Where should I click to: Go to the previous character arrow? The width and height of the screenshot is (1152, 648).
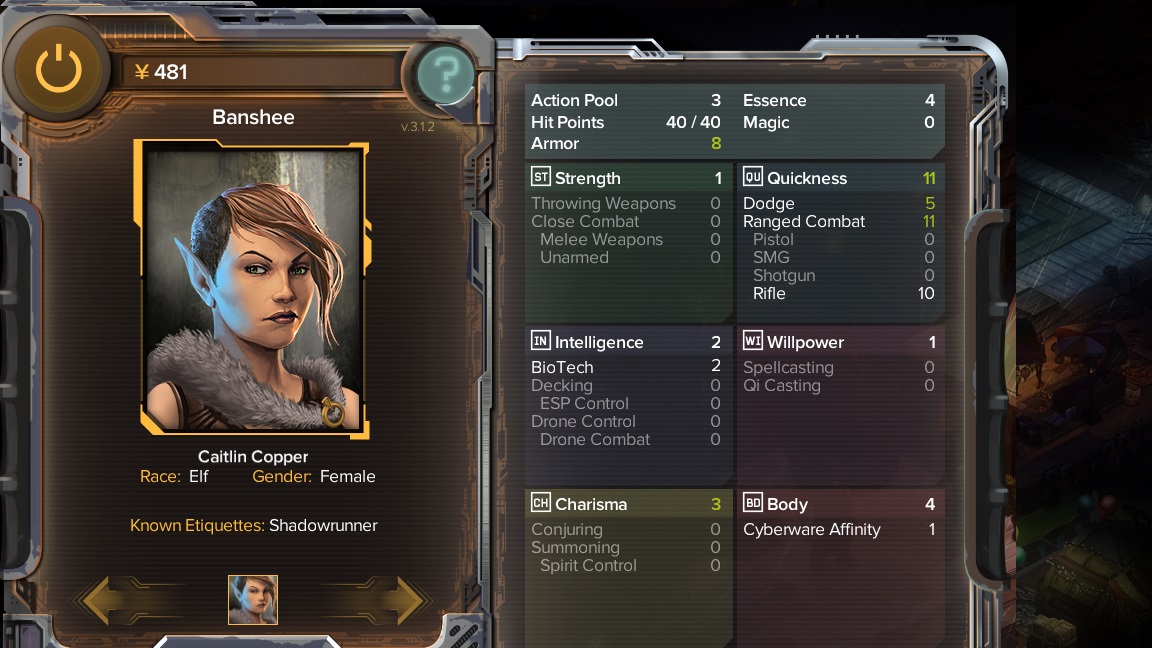click(110, 599)
